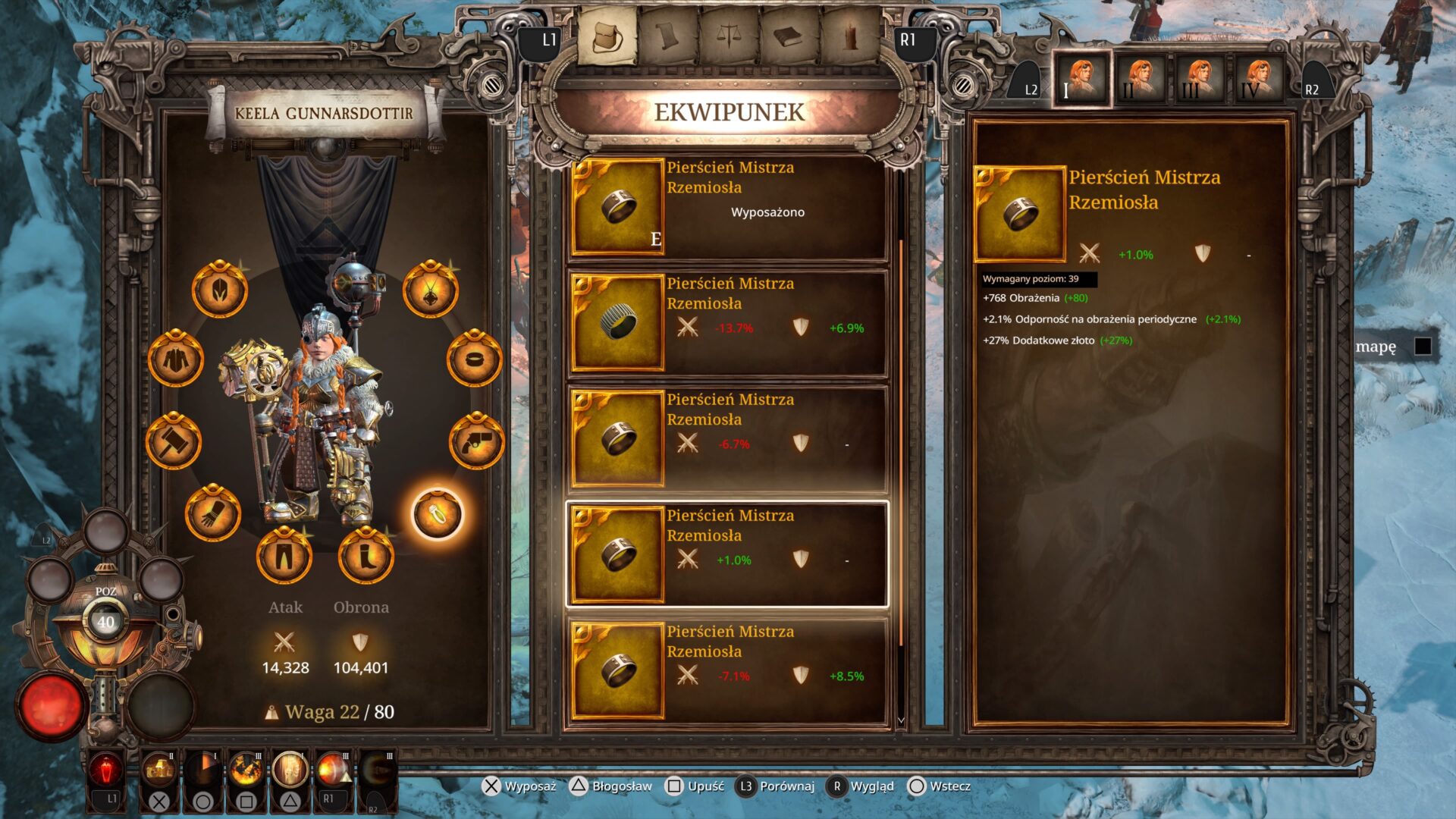
Task: Switch to character portrait III
Action: pos(1200,80)
